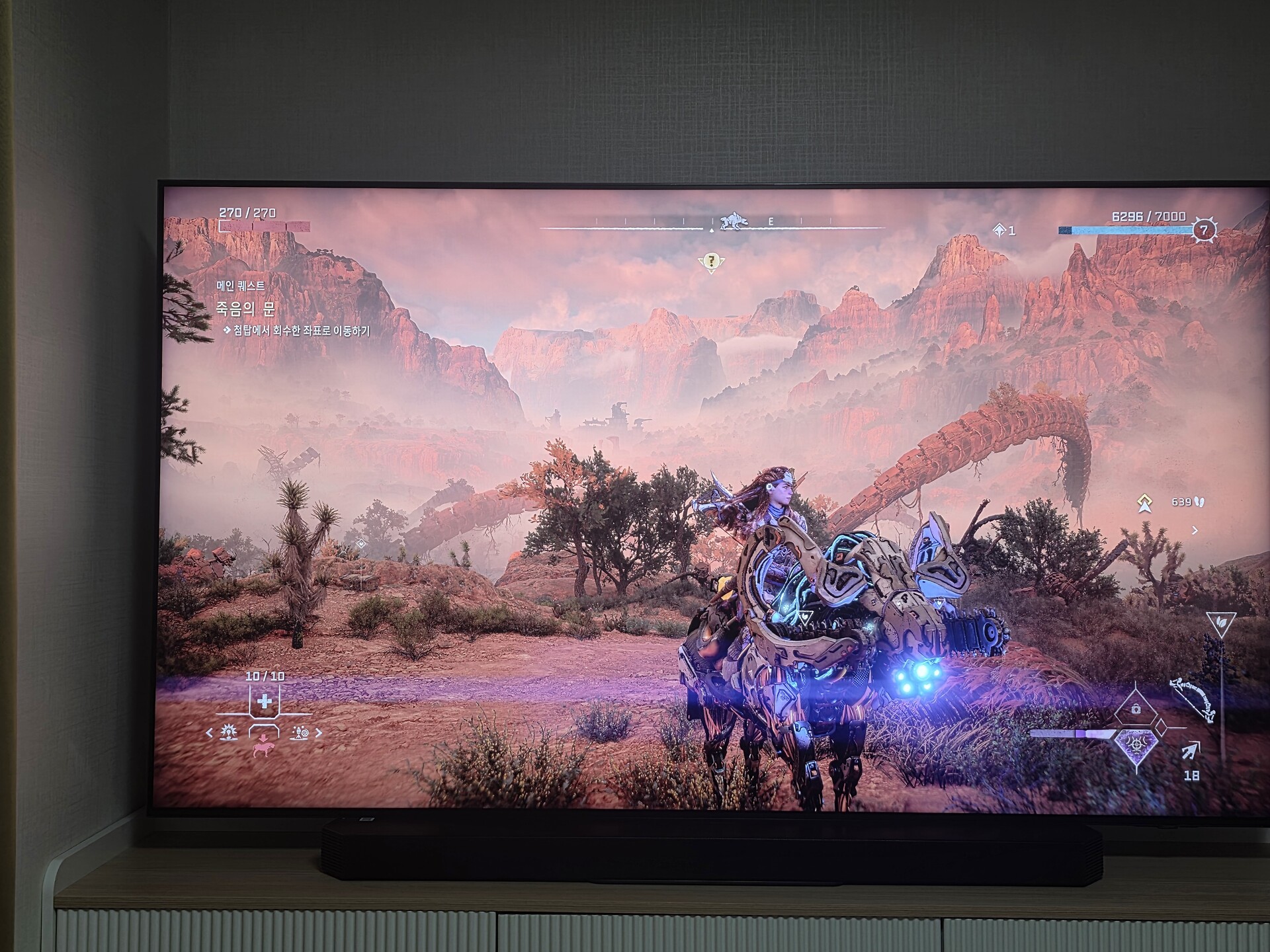Select the yellow quest waypoint distance marker

point(1145,503)
